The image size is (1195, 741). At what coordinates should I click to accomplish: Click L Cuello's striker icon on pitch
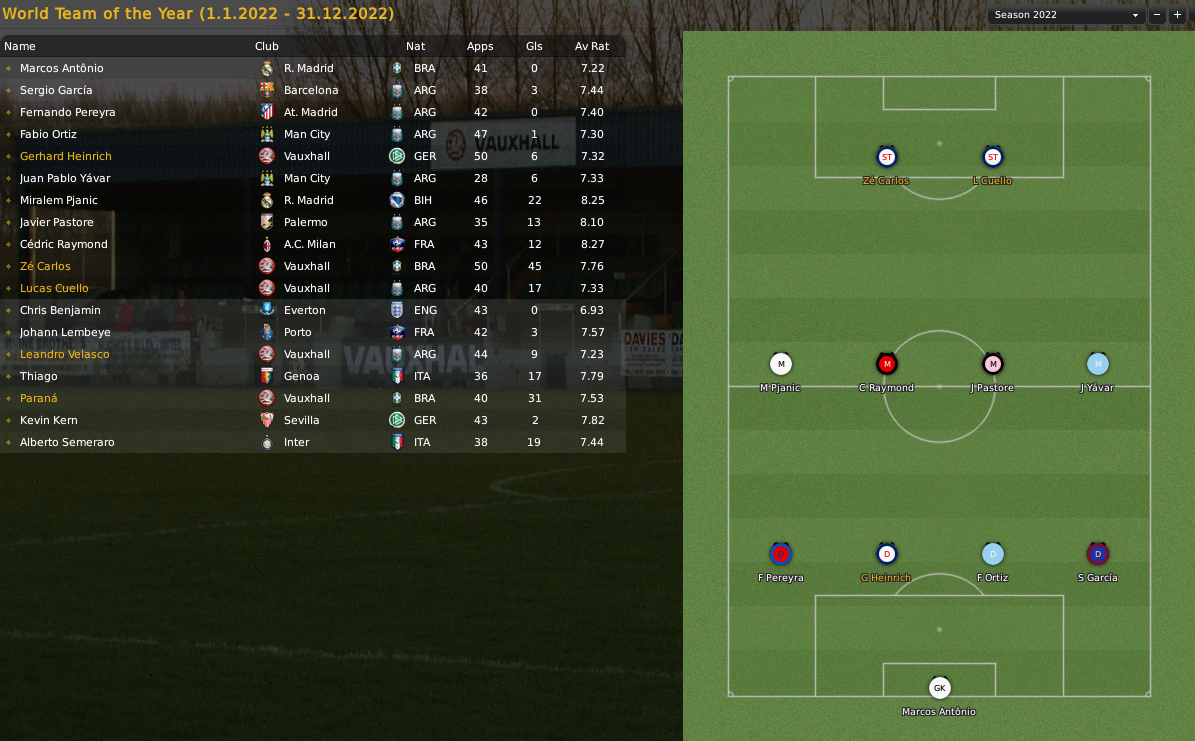(992, 157)
